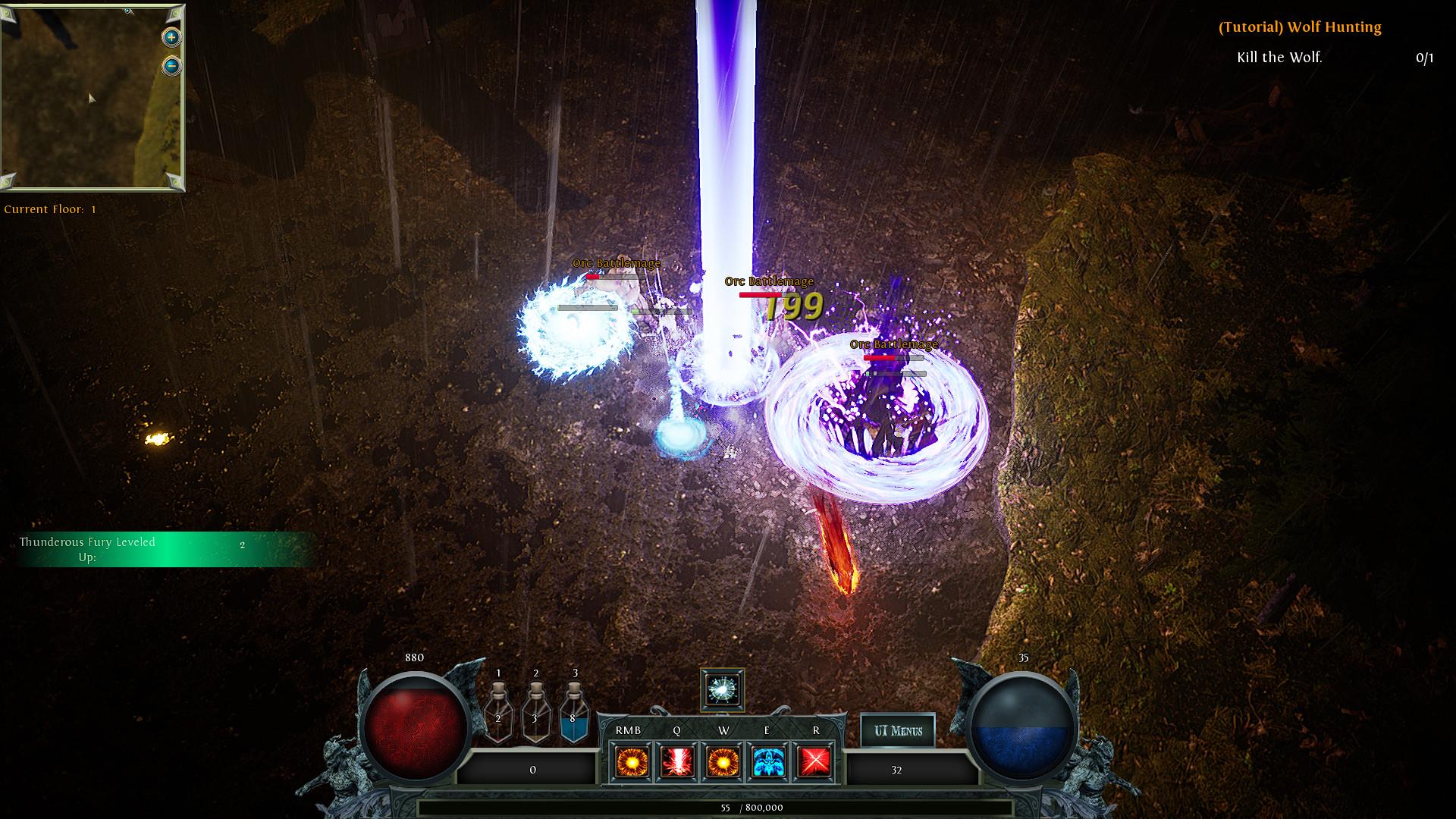Drink the blue potion in slot 3
Screen dimensions: 1456x819
pyautogui.click(x=575, y=713)
